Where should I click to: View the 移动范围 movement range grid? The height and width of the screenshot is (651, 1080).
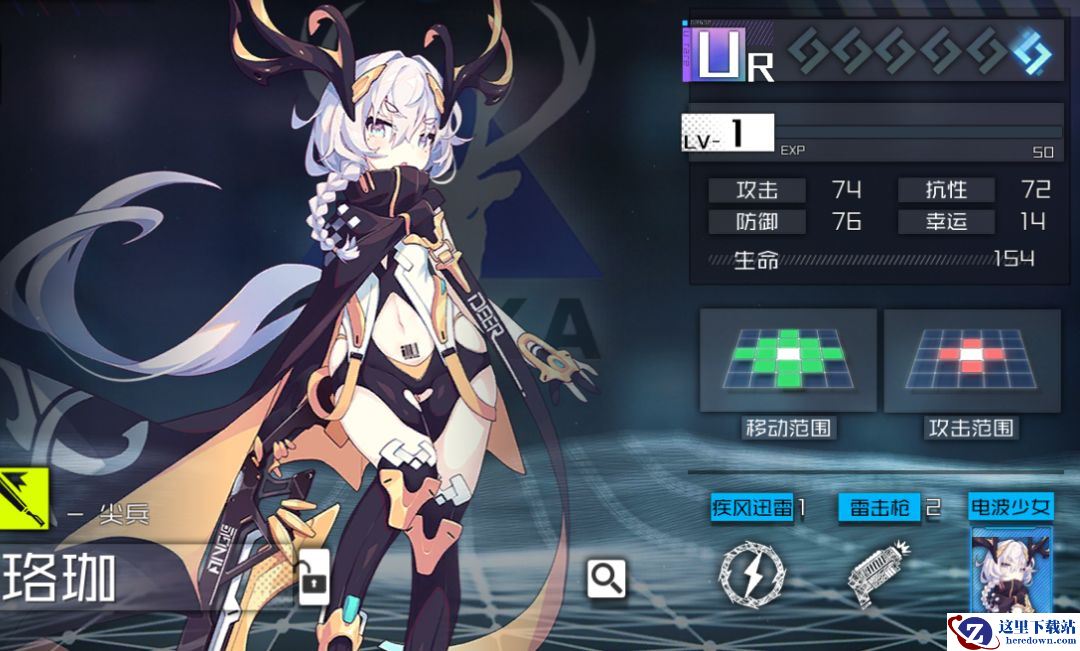pyautogui.click(x=788, y=360)
